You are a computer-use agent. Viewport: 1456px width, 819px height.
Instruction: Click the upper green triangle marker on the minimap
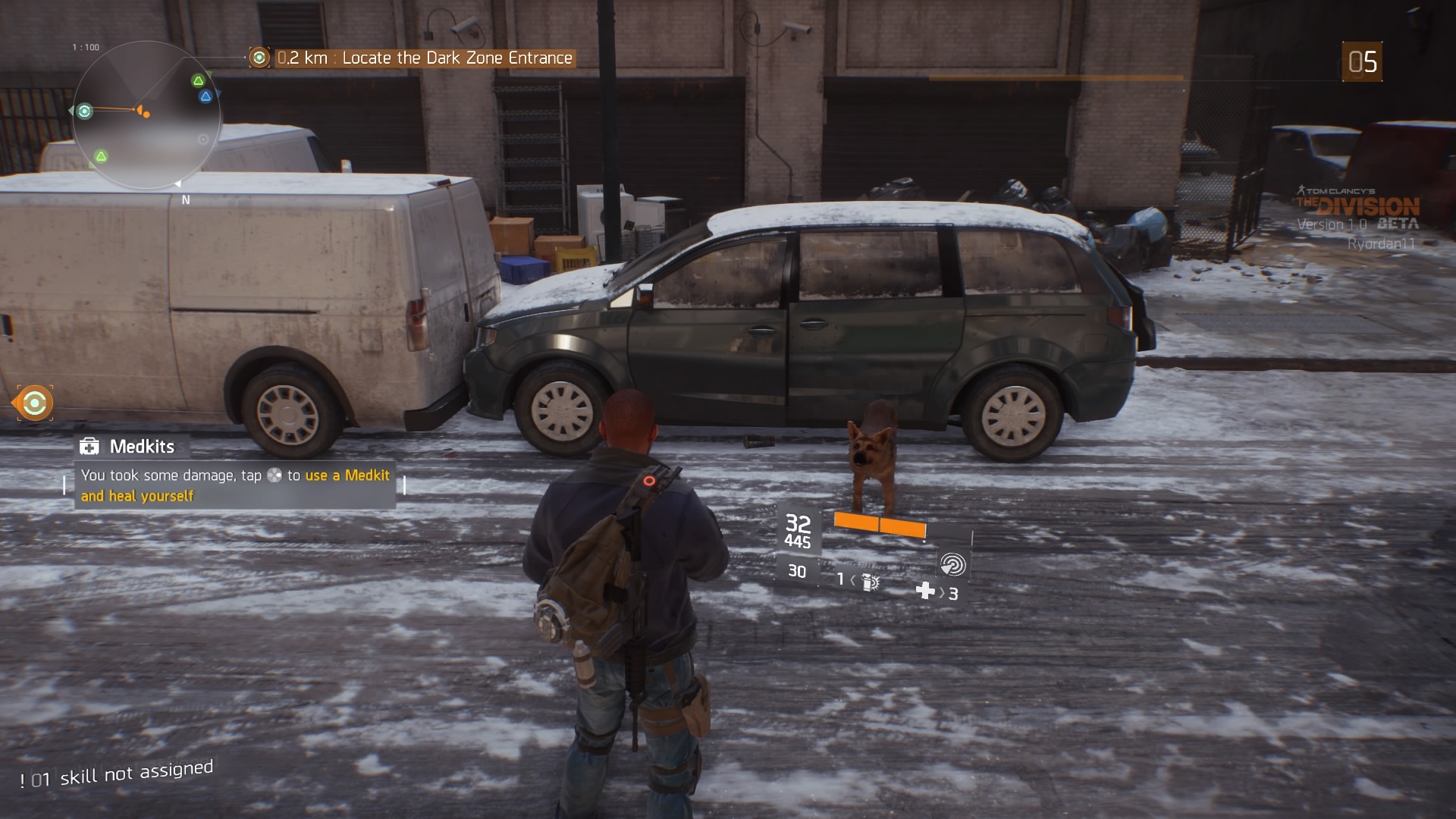point(199,80)
